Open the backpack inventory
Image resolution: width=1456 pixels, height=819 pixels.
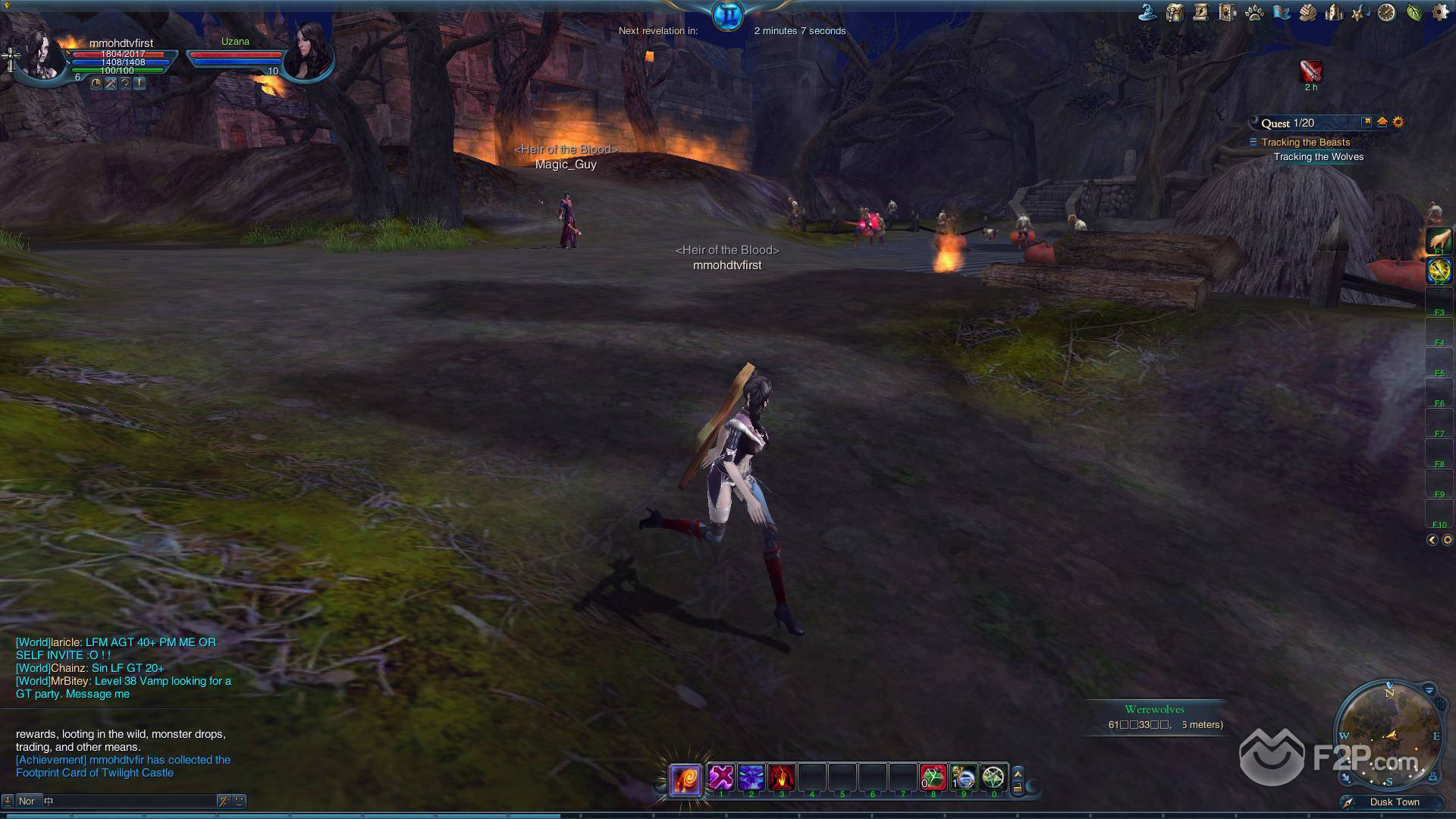click(1175, 12)
